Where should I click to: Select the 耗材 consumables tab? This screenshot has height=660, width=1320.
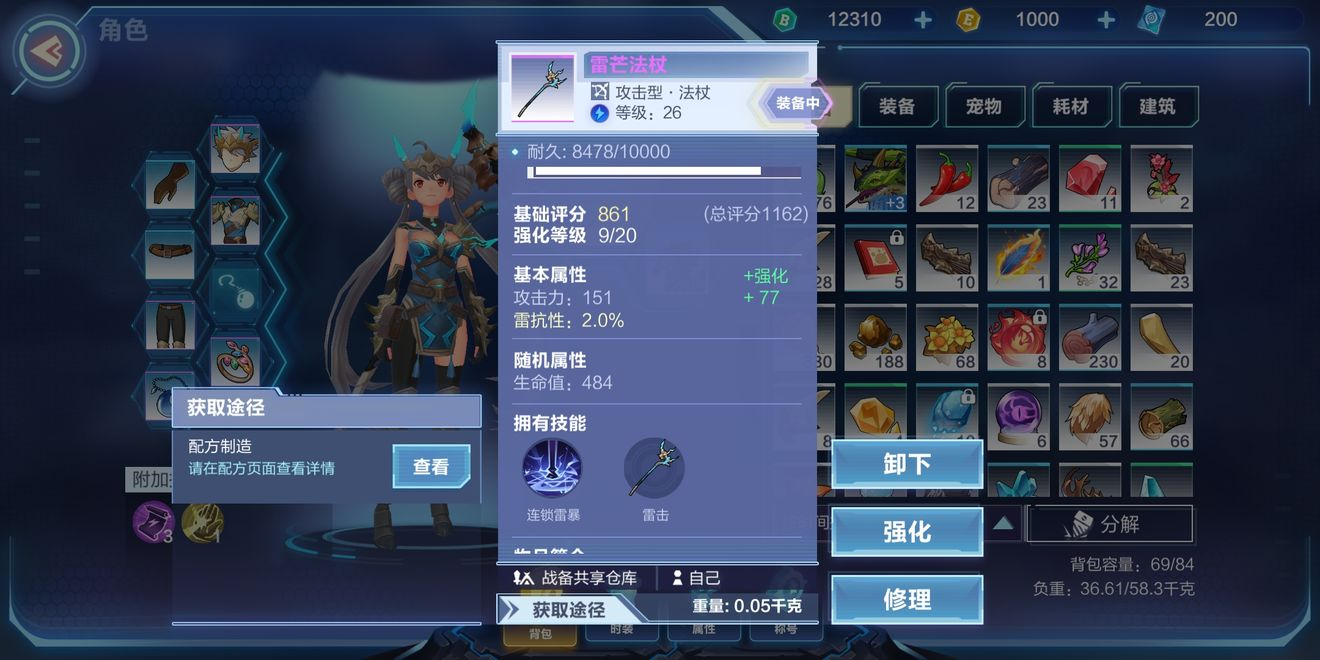1070,106
